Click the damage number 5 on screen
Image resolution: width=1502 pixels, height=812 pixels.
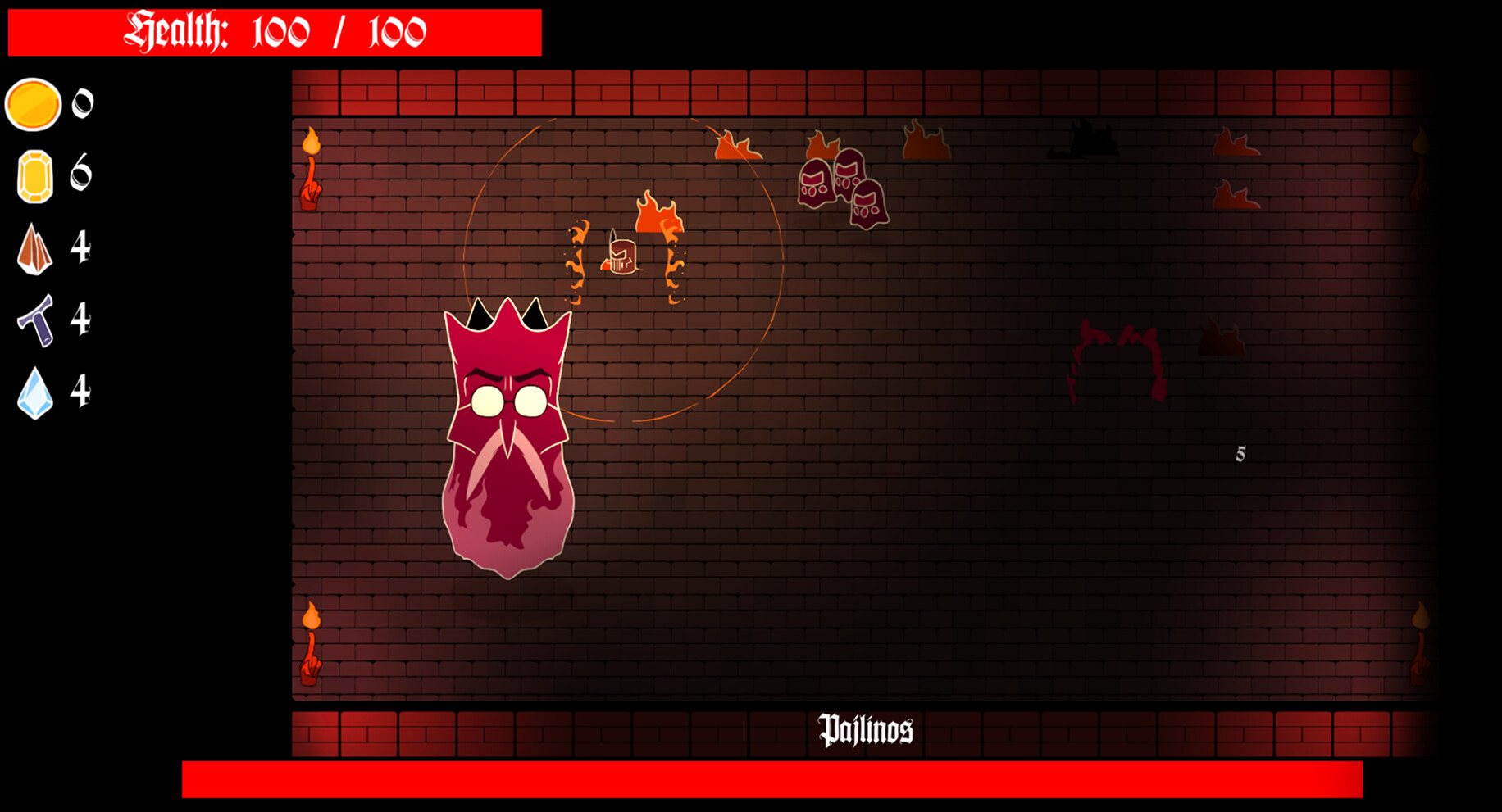(1240, 451)
